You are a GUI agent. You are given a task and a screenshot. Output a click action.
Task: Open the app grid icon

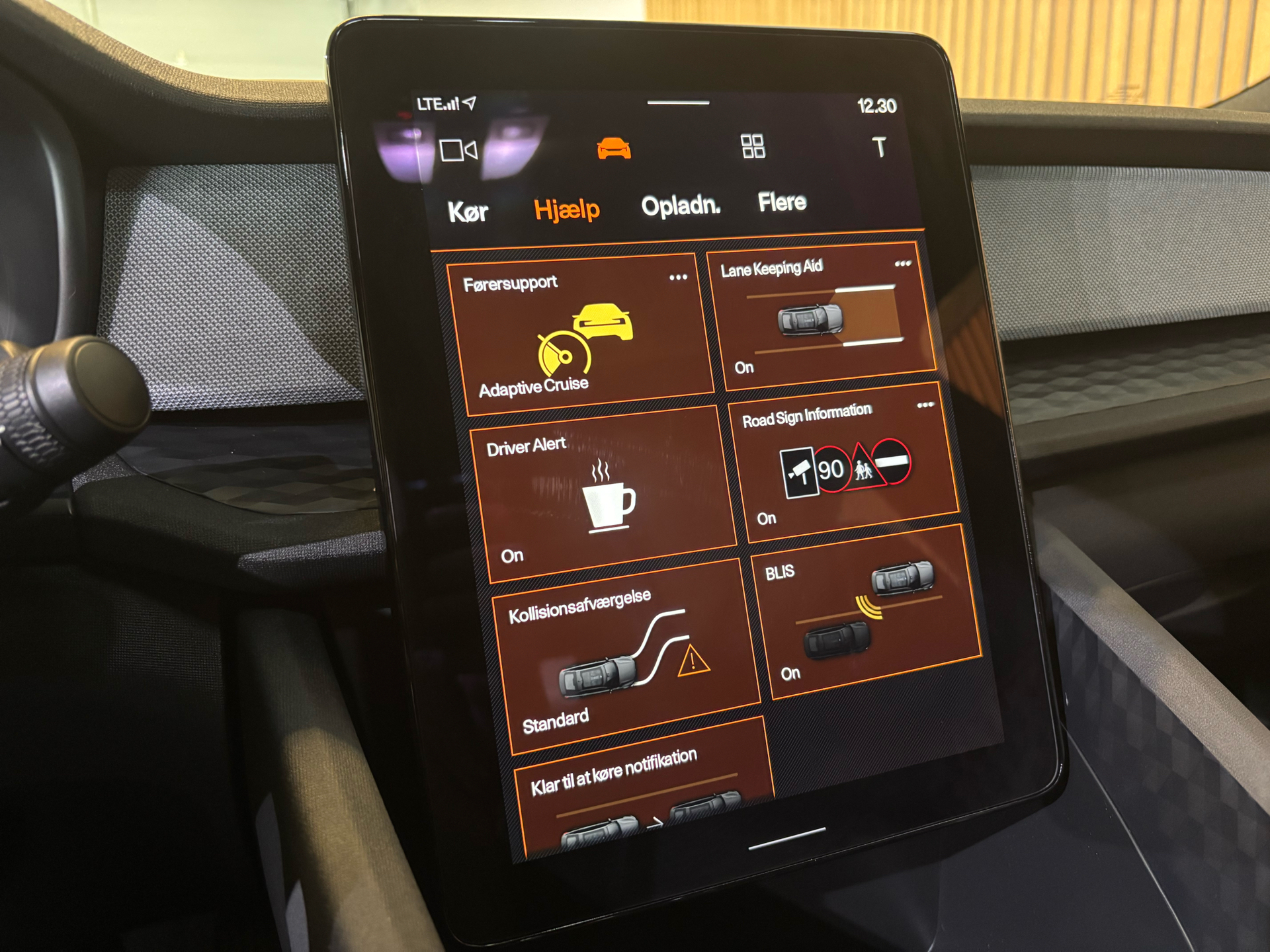(x=753, y=146)
